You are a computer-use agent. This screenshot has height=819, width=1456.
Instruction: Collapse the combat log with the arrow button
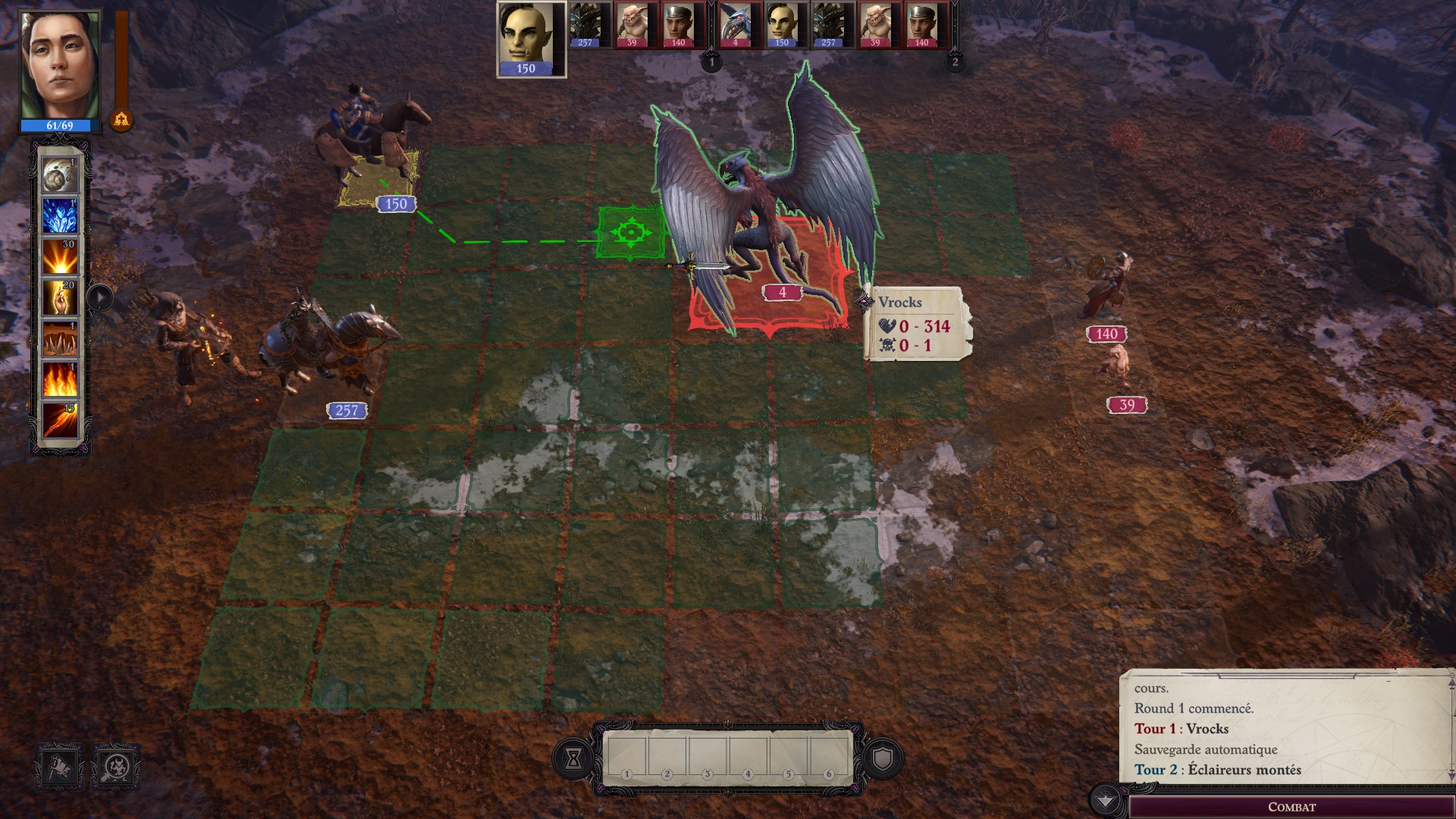pyautogui.click(x=1105, y=801)
